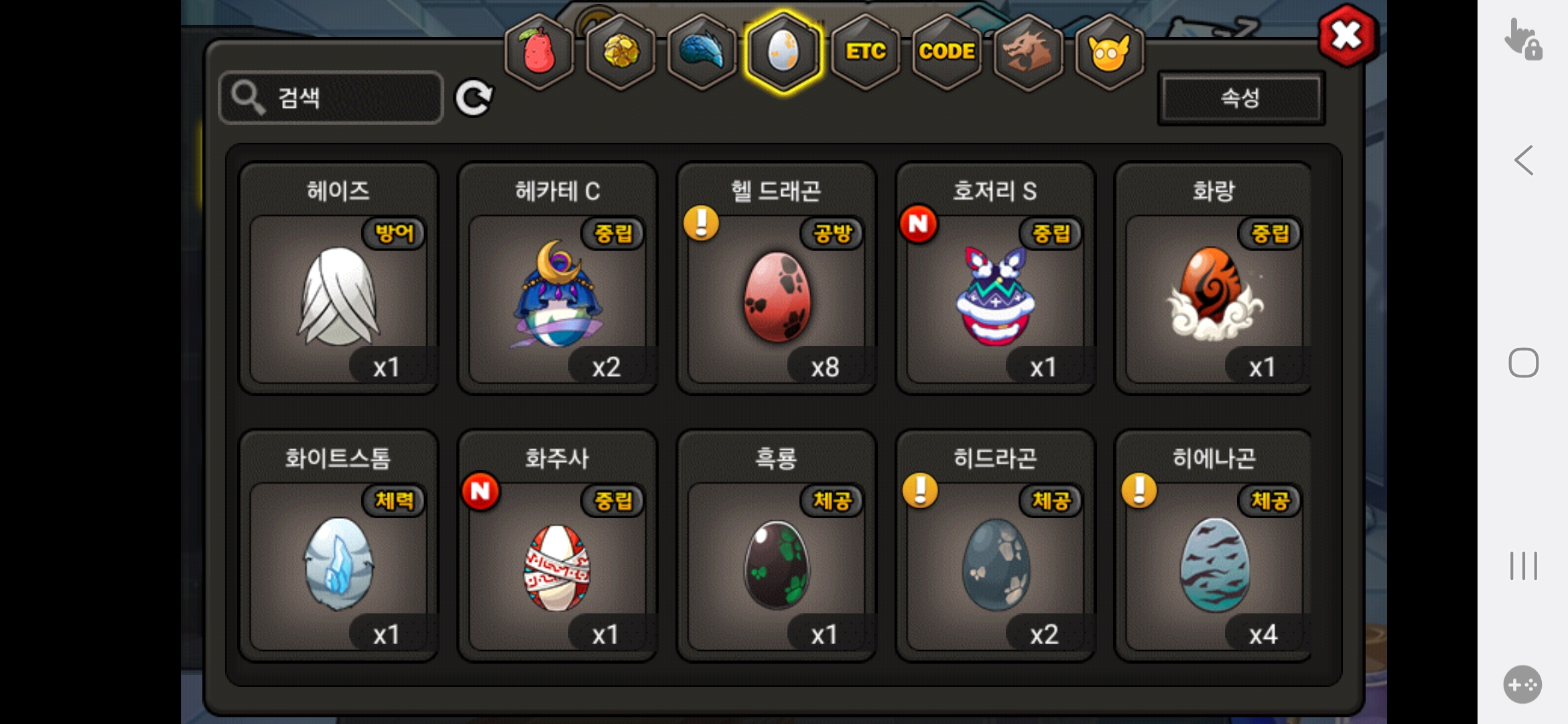Open the CODE tab

[947, 52]
